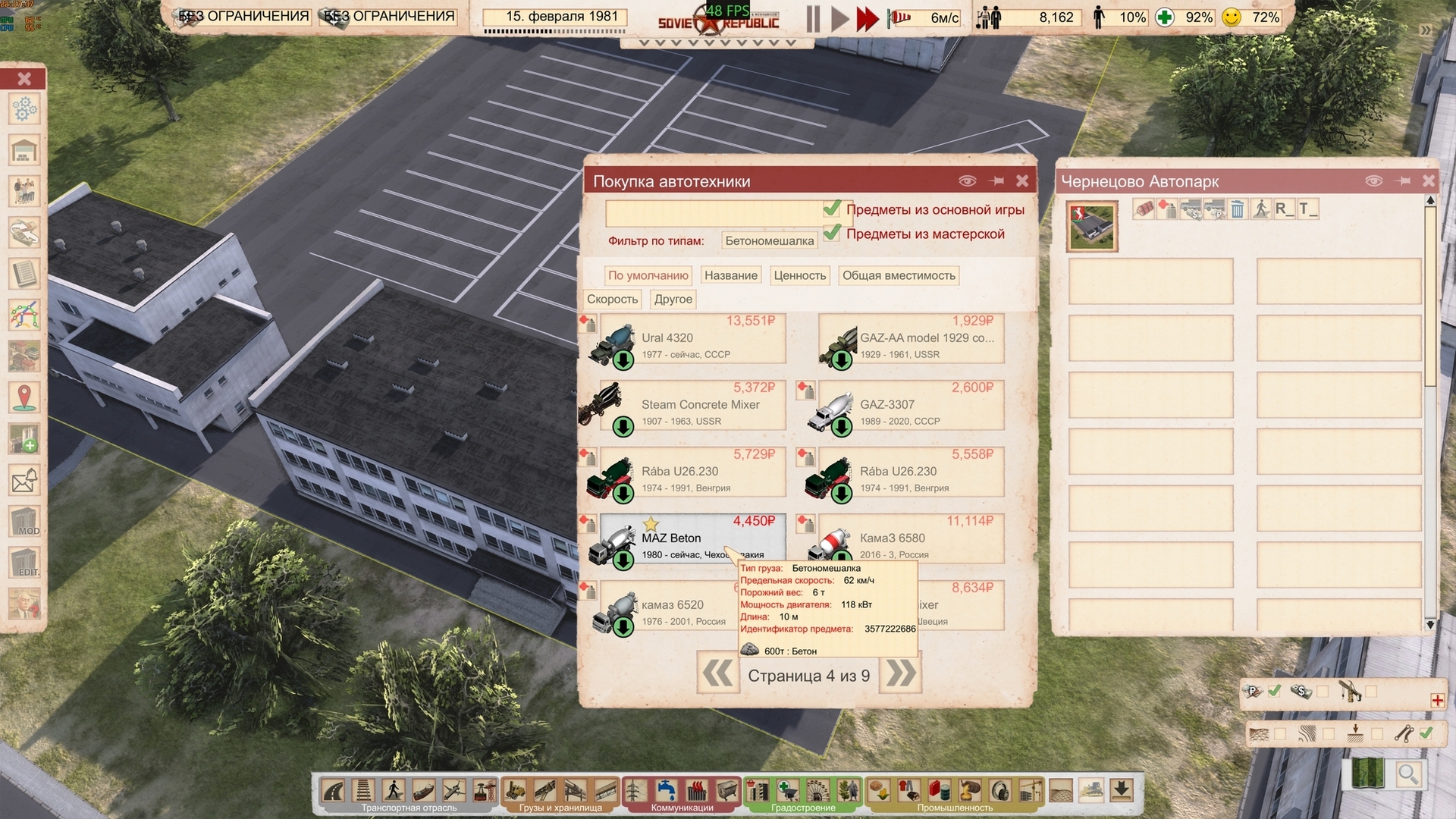This screenshot has height=819, width=1456.
Task: Open the Другое sorting options
Action: [673, 300]
